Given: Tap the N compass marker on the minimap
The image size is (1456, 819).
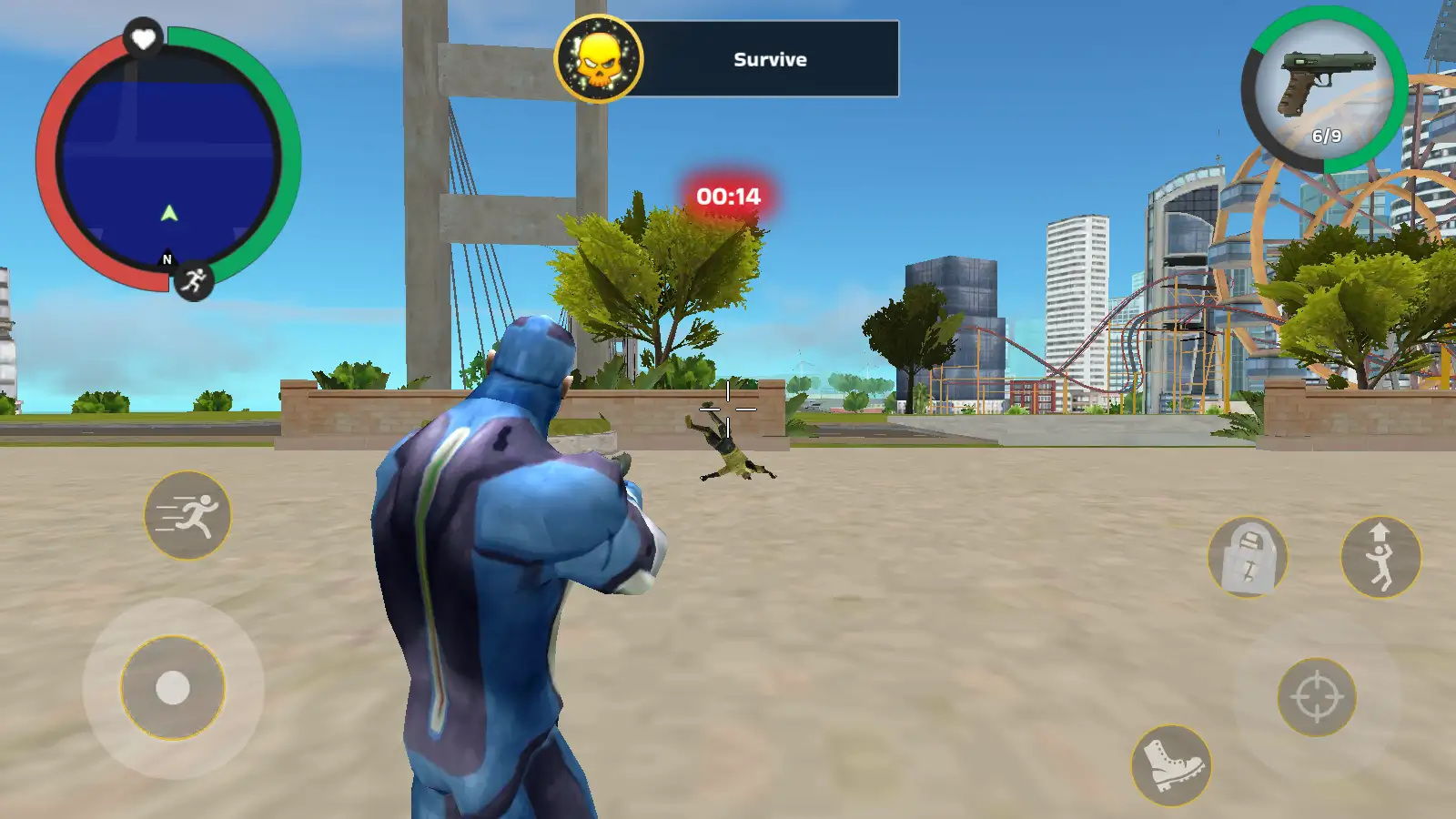Looking at the screenshot, I should (166, 261).
